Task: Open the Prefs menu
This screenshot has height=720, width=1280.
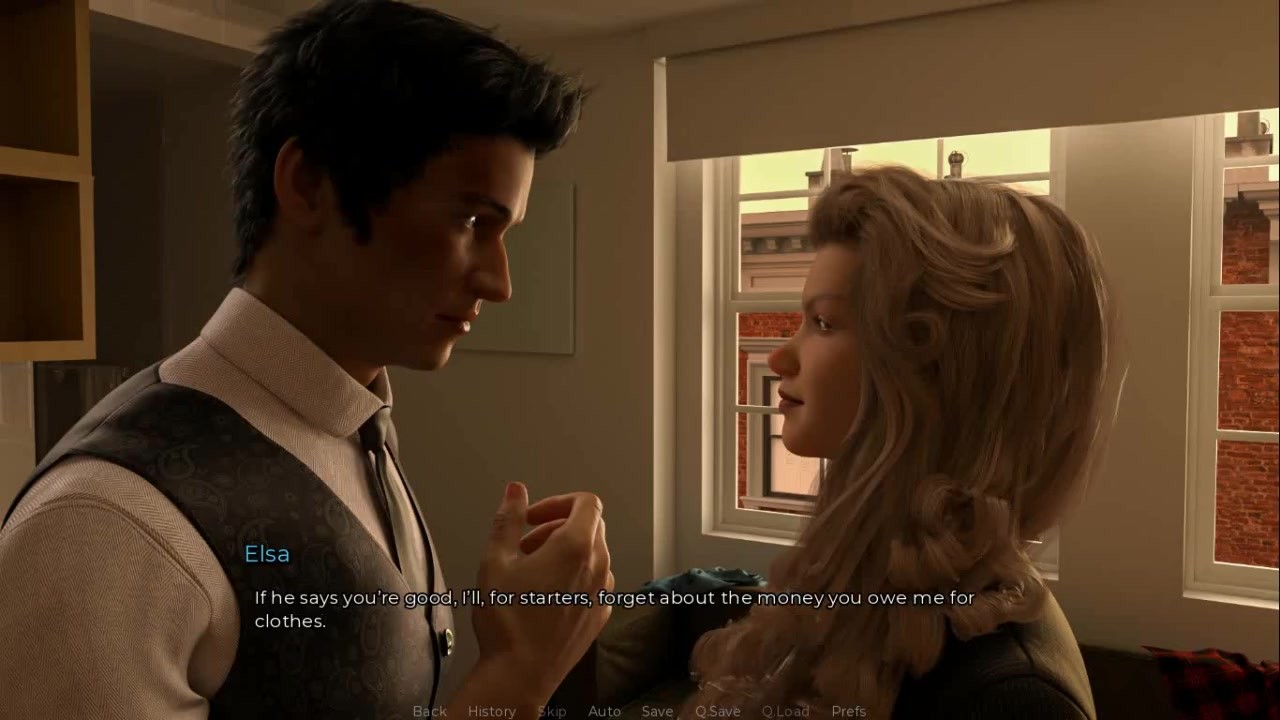Action: pyautogui.click(x=849, y=711)
